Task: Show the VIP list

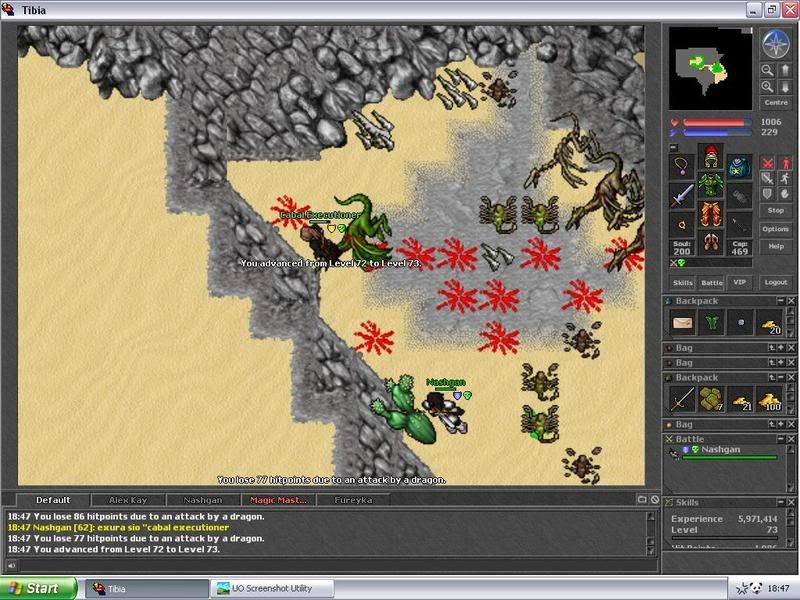Action: coord(738,283)
